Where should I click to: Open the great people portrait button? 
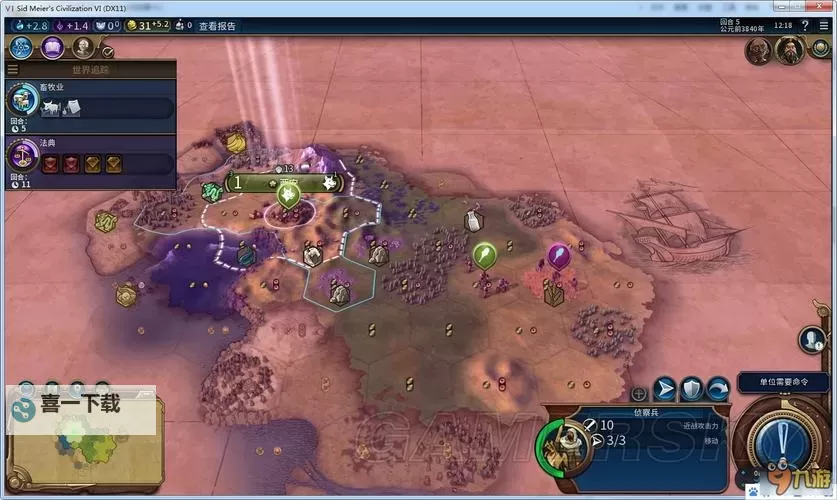[x=82, y=47]
